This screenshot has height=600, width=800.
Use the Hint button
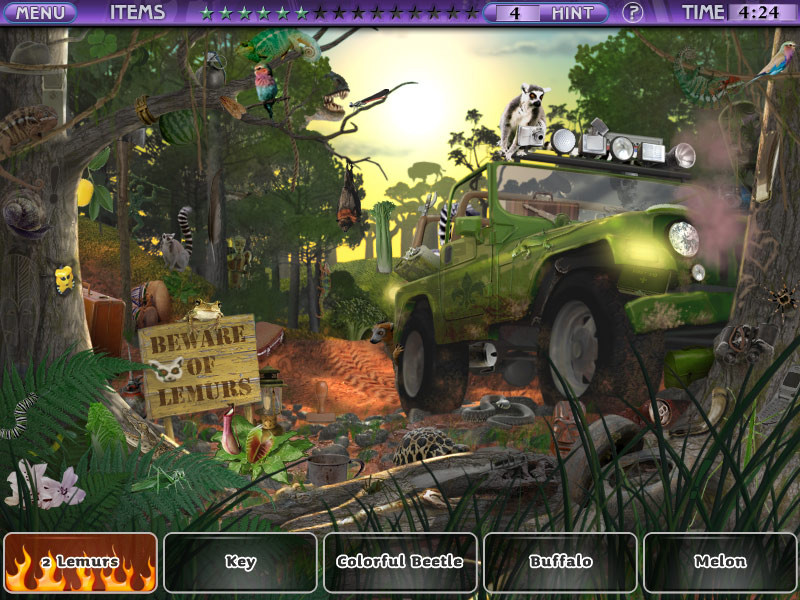tap(574, 13)
